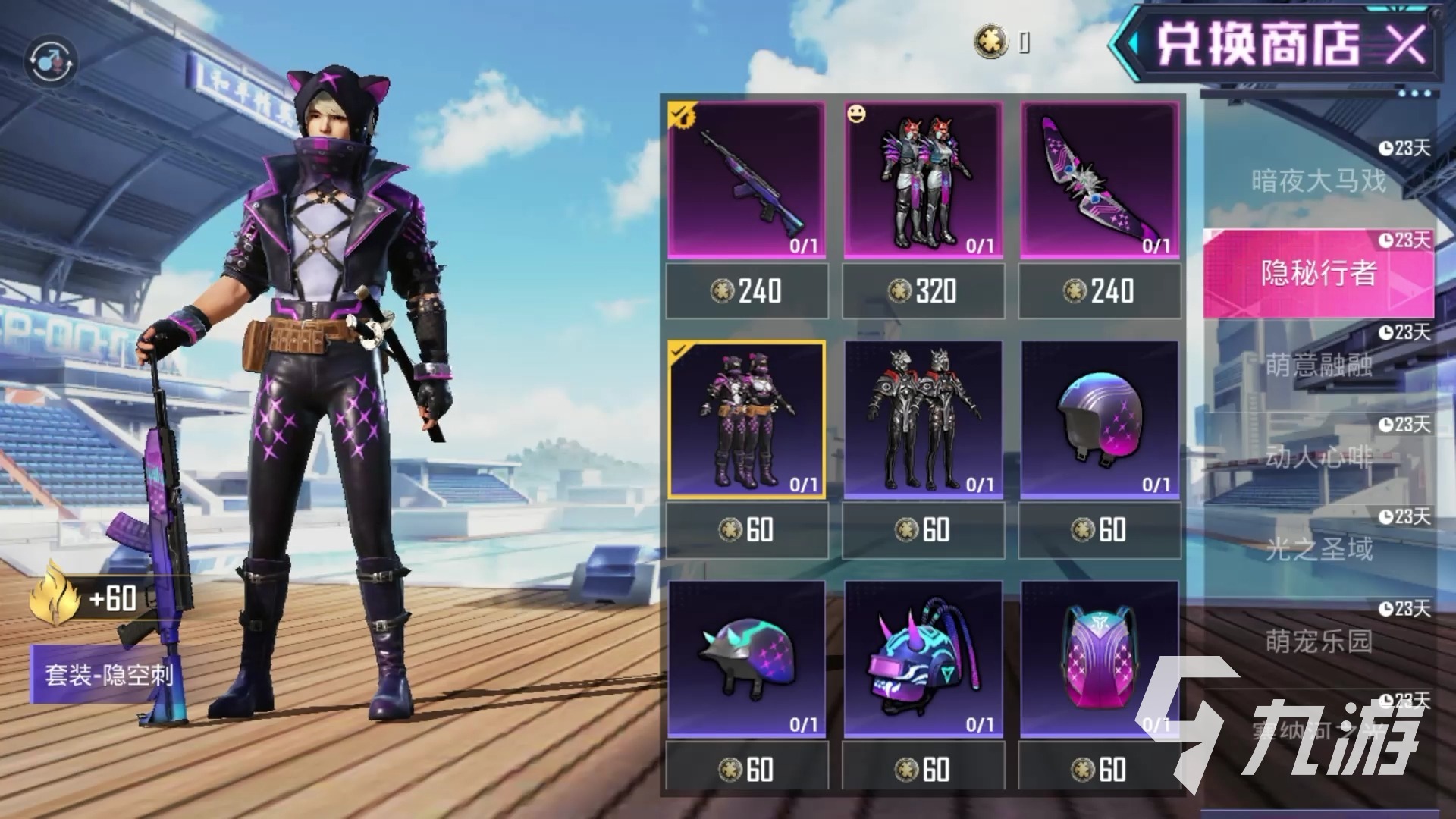Select the red-masked armor outfit costing 320
Image resolution: width=1456 pixels, height=819 pixels.
(x=923, y=180)
